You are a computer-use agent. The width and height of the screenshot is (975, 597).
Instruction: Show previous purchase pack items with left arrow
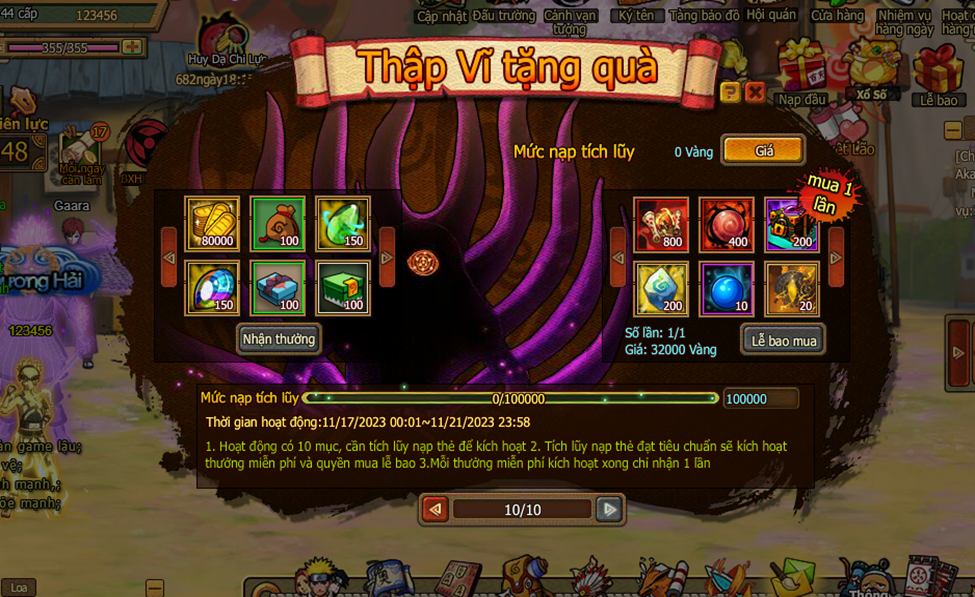[618, 257]
